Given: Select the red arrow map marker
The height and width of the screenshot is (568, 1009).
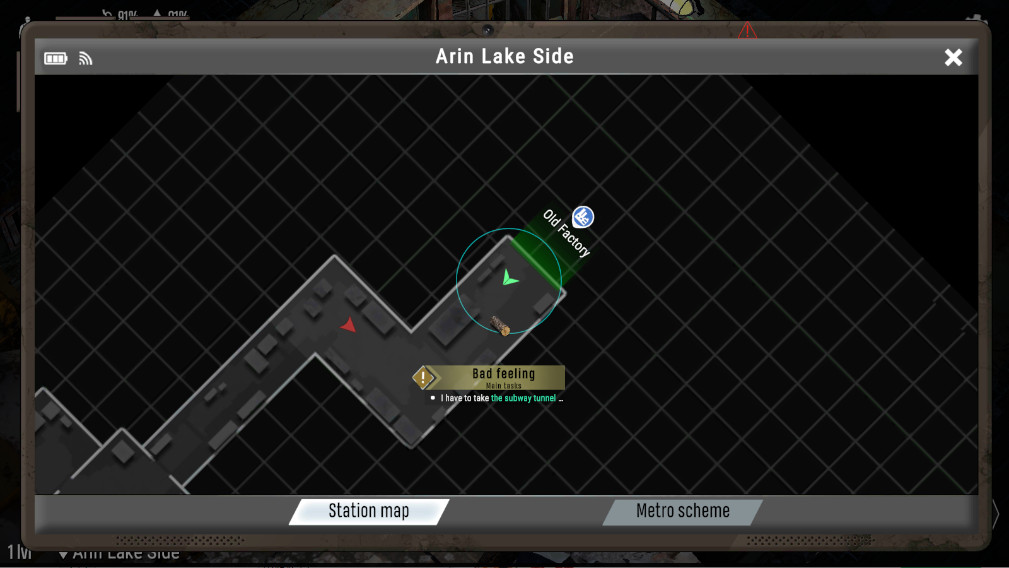Looking at the screenshot, I should (347, 324).
